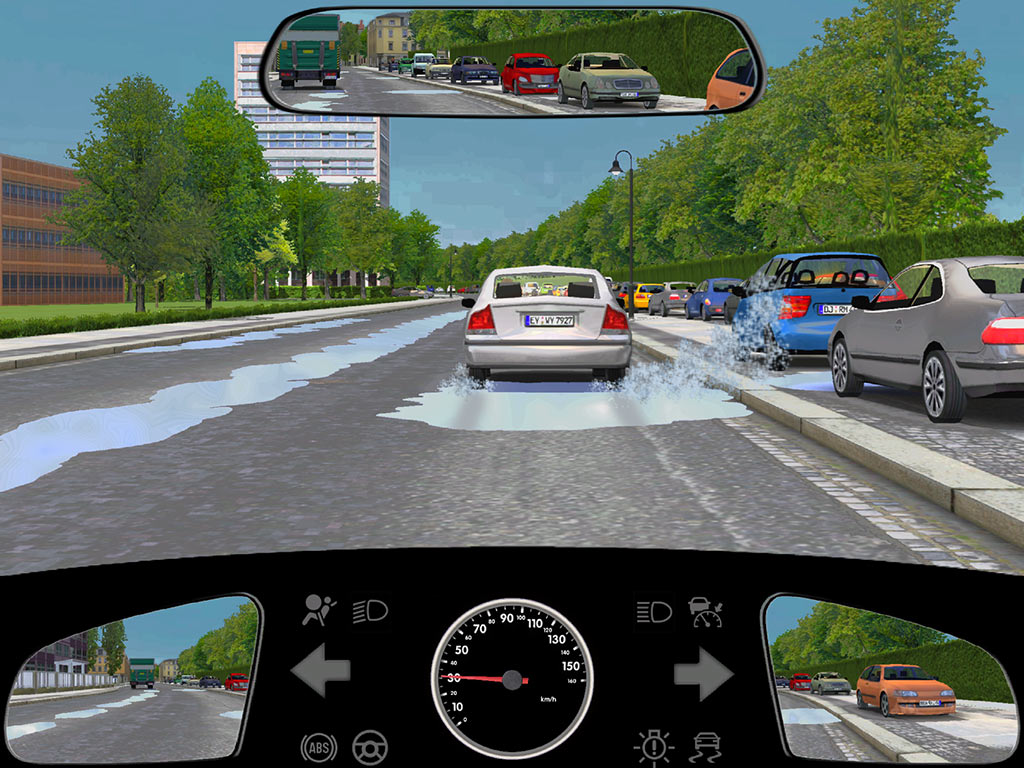Activate the right turn signal arrow
The width and height of the screenshot is (1024, 768).
tap(703, 673)
